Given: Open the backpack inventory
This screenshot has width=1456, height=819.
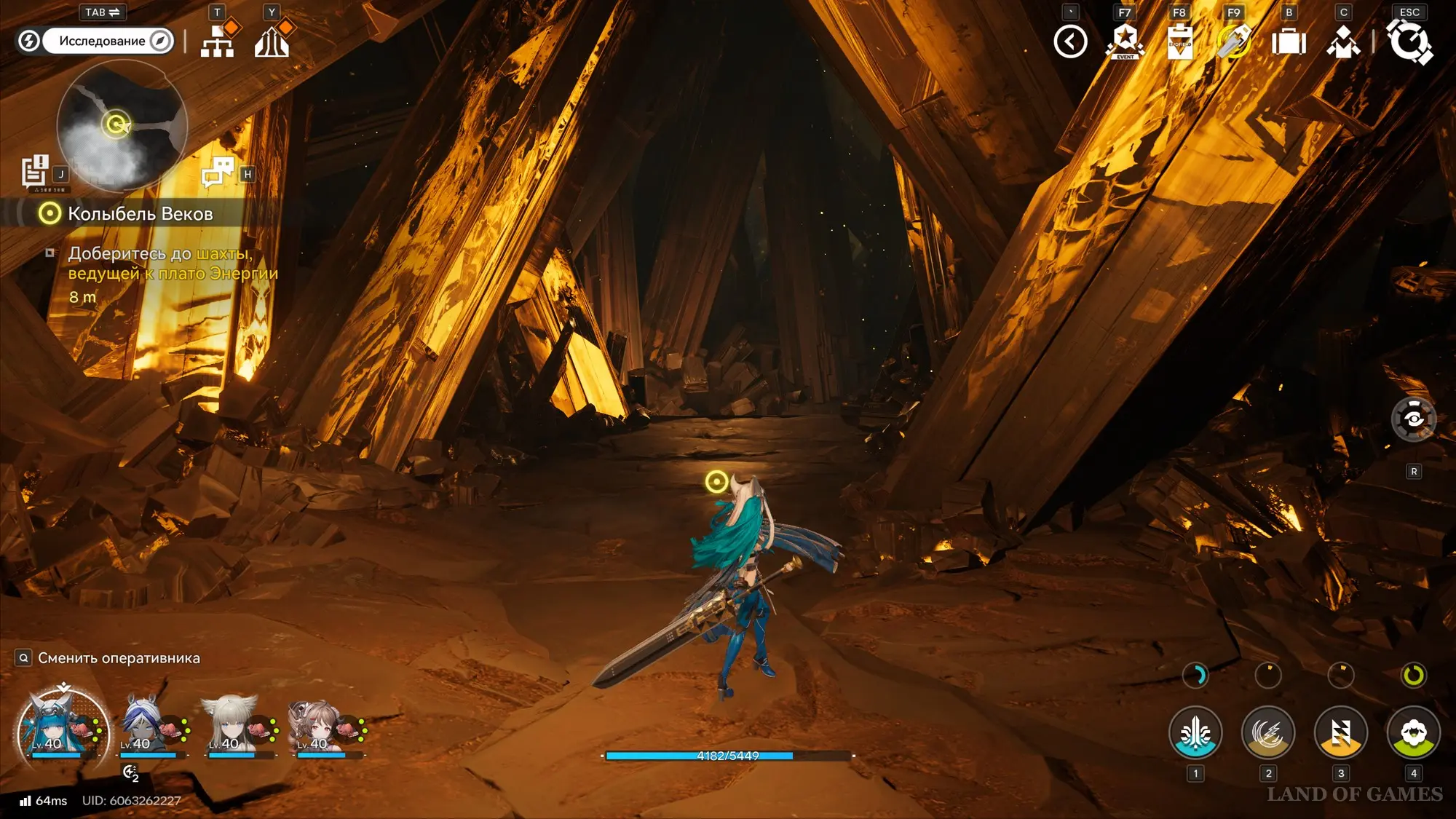Looking at the screenshot, I should (x=1289, y=41).
